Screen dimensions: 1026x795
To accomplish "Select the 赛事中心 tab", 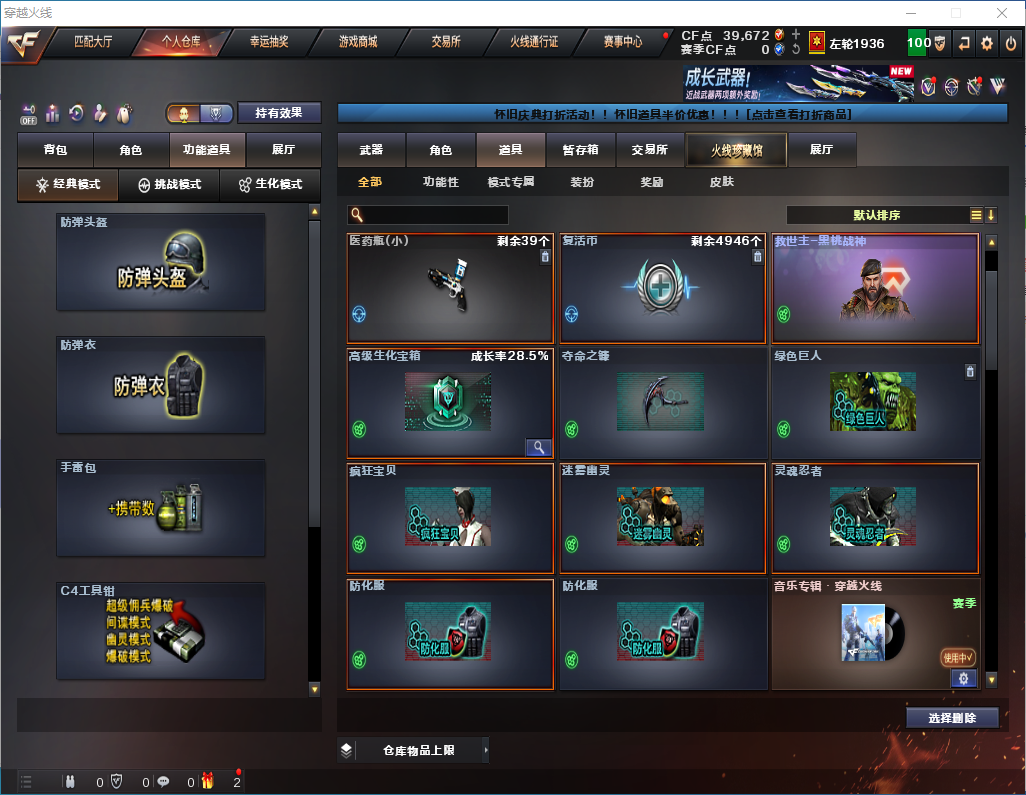I will coord(622,42).
